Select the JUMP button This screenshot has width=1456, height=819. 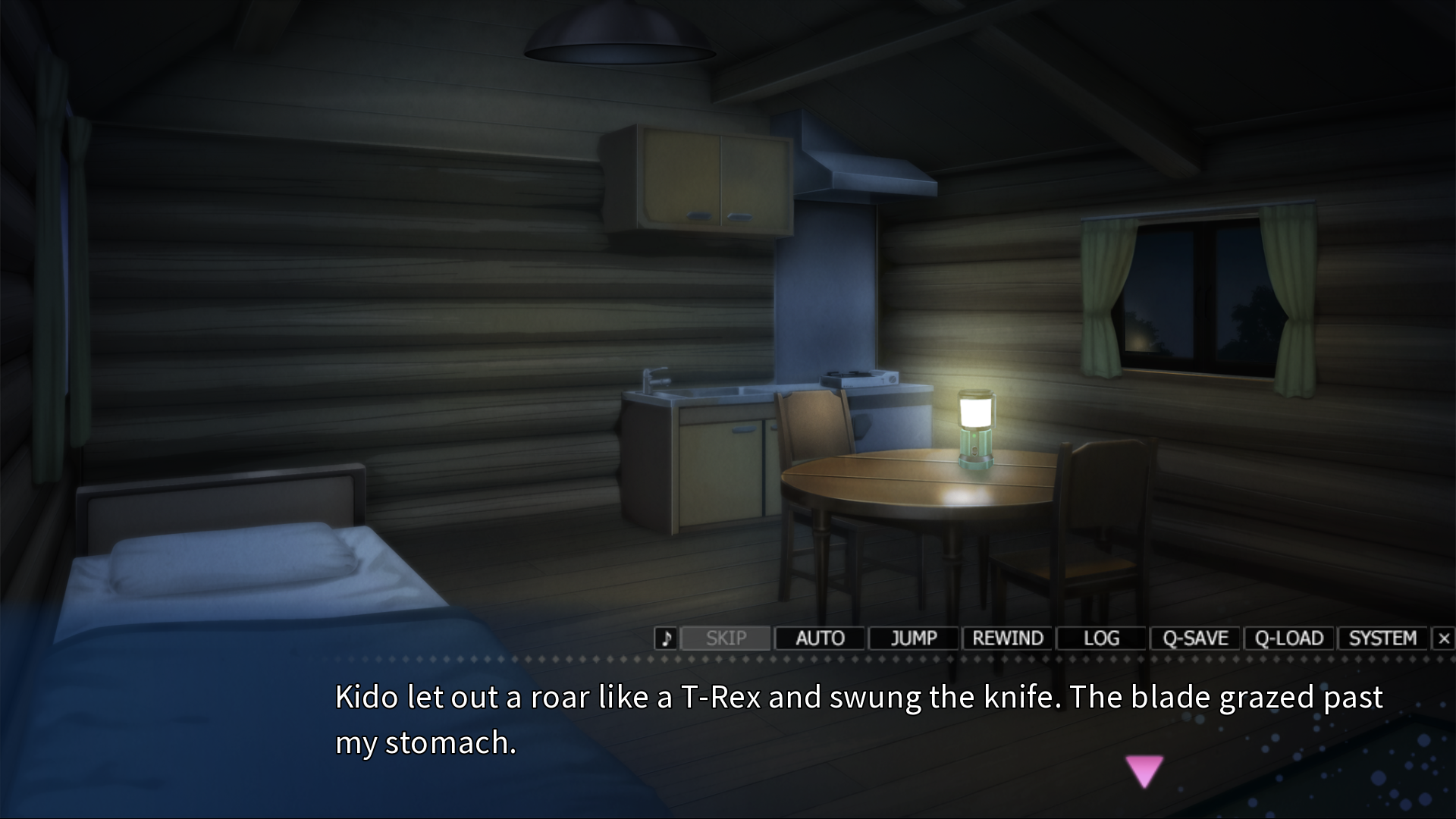914,639
